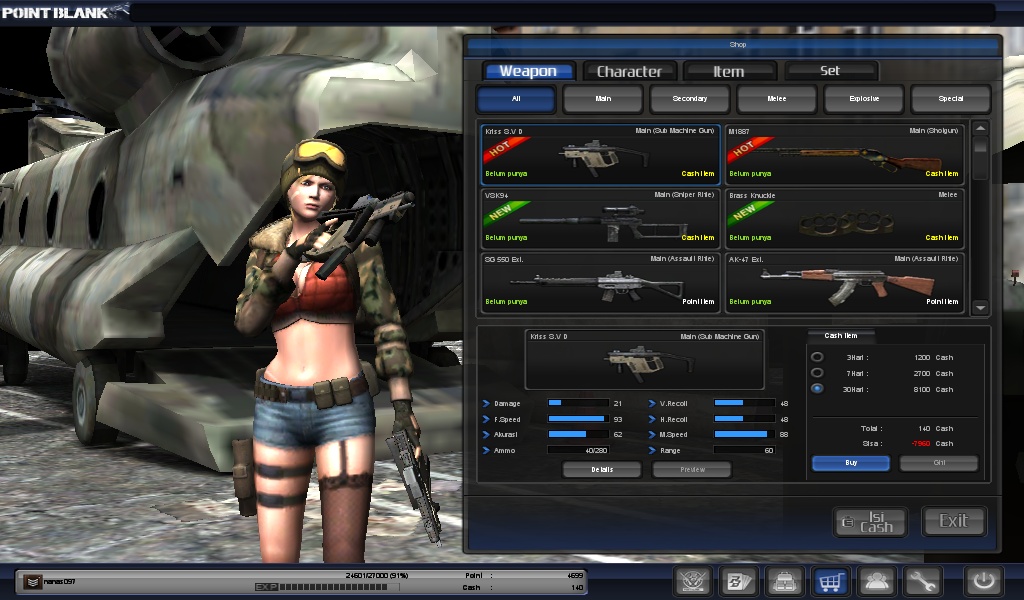Viewport: 1024px width, 600px height.
Task: Select the 7 Hari 2700 Cash option
Action: 818,373
